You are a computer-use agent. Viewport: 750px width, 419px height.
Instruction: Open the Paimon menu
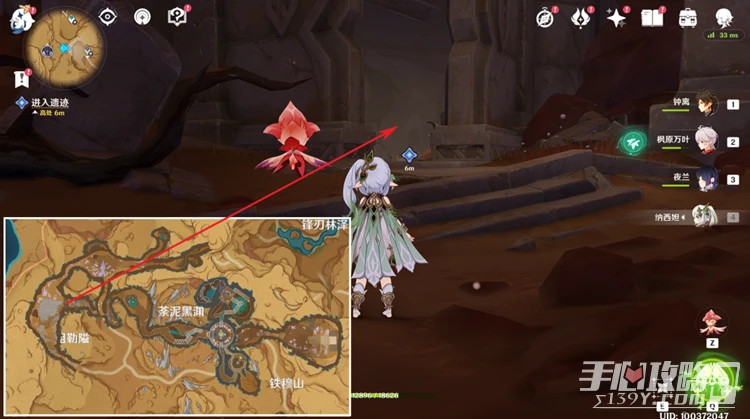[20, 19]
